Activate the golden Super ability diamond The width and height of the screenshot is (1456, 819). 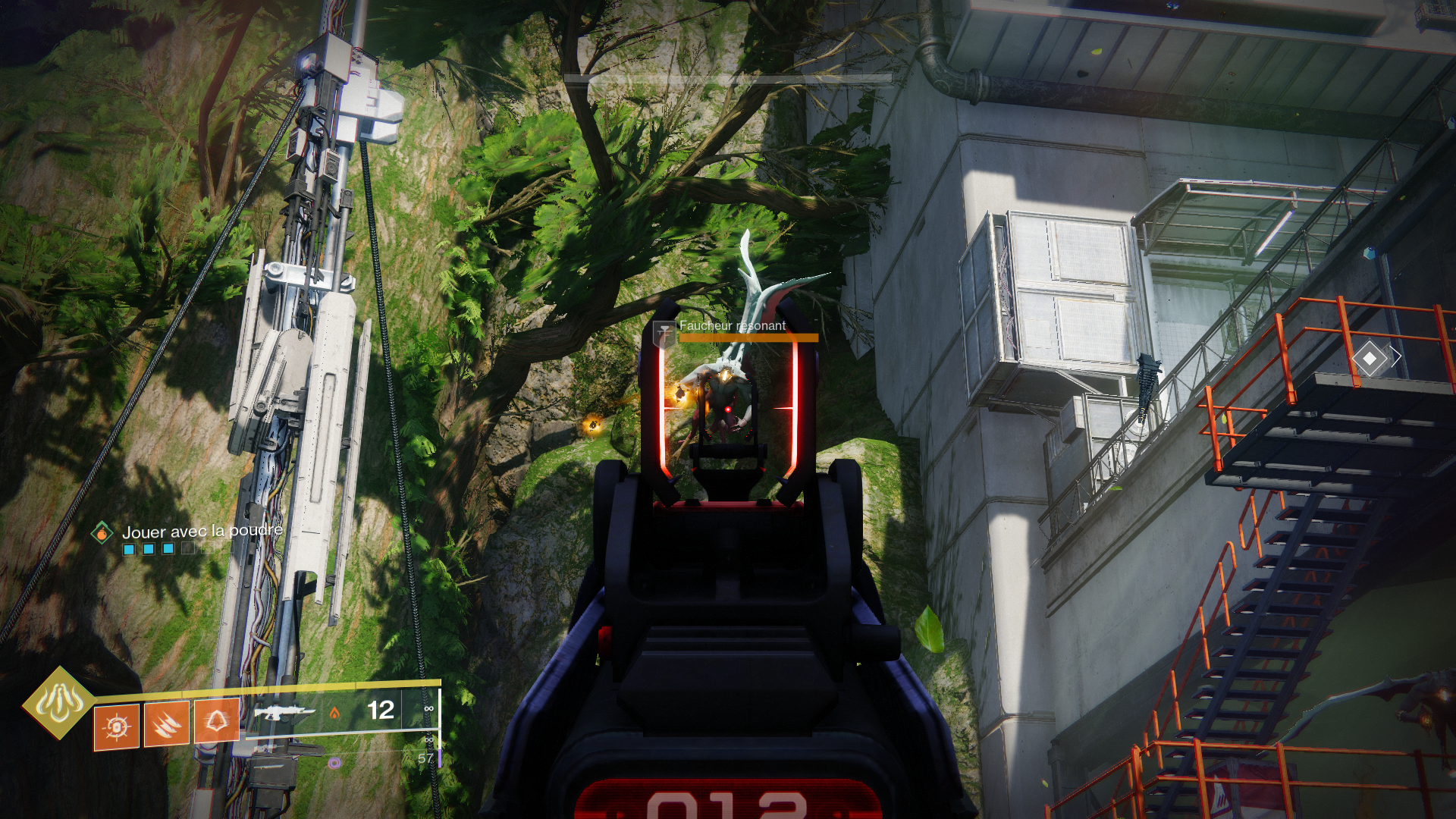pos(58,703)
